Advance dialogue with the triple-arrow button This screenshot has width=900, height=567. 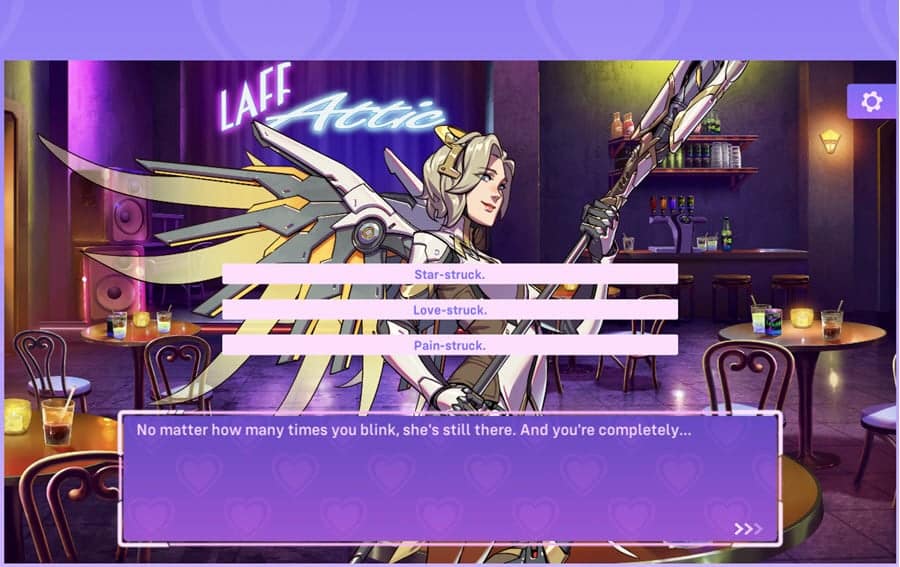[748, 528]
